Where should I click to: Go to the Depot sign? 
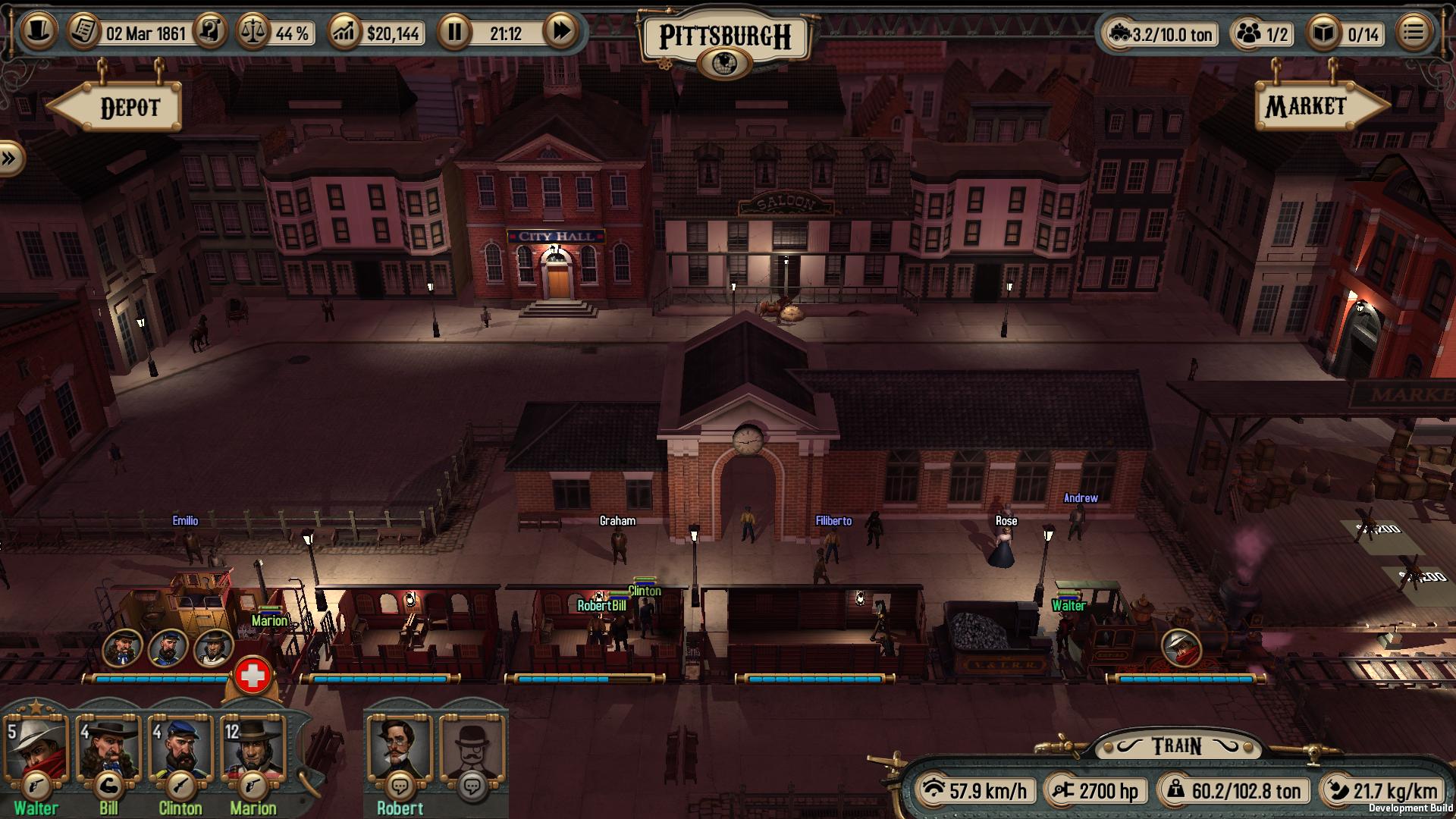[x=121, y=108]
